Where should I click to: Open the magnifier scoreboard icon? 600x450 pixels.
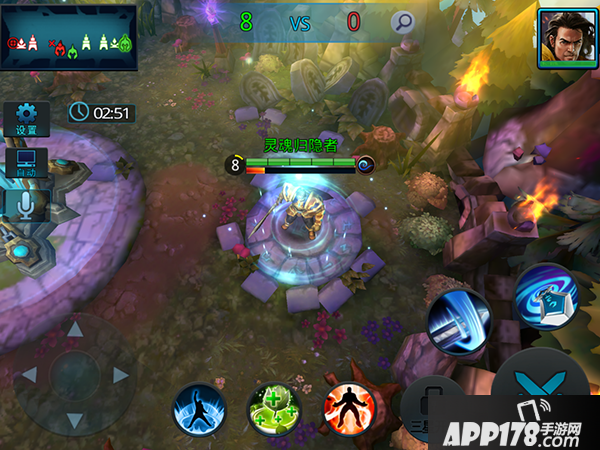tap(402, 22)
